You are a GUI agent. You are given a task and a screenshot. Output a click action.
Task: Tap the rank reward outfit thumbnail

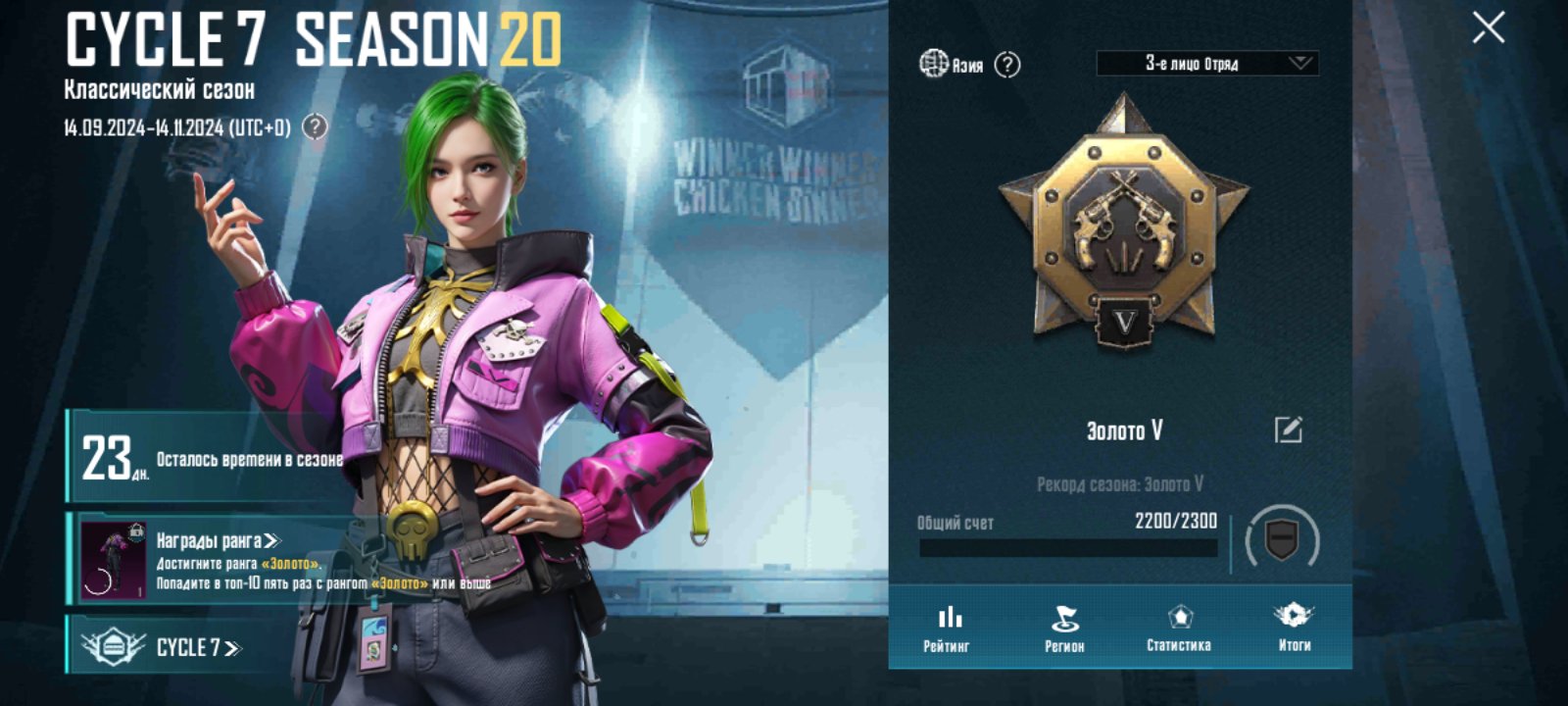coord(113,559)
